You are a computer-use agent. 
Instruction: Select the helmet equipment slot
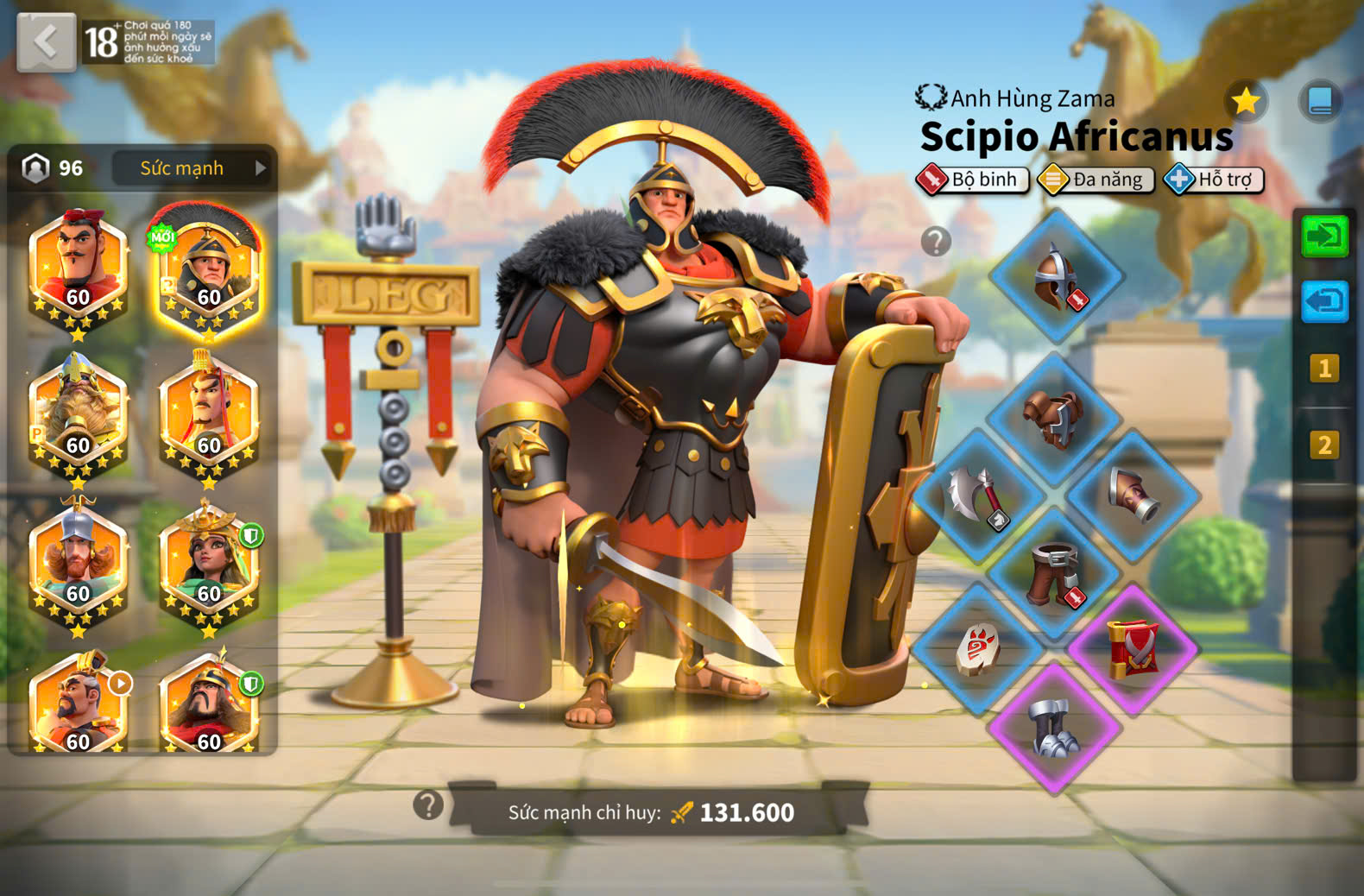pyautogui.click(x=1057, y=276)
